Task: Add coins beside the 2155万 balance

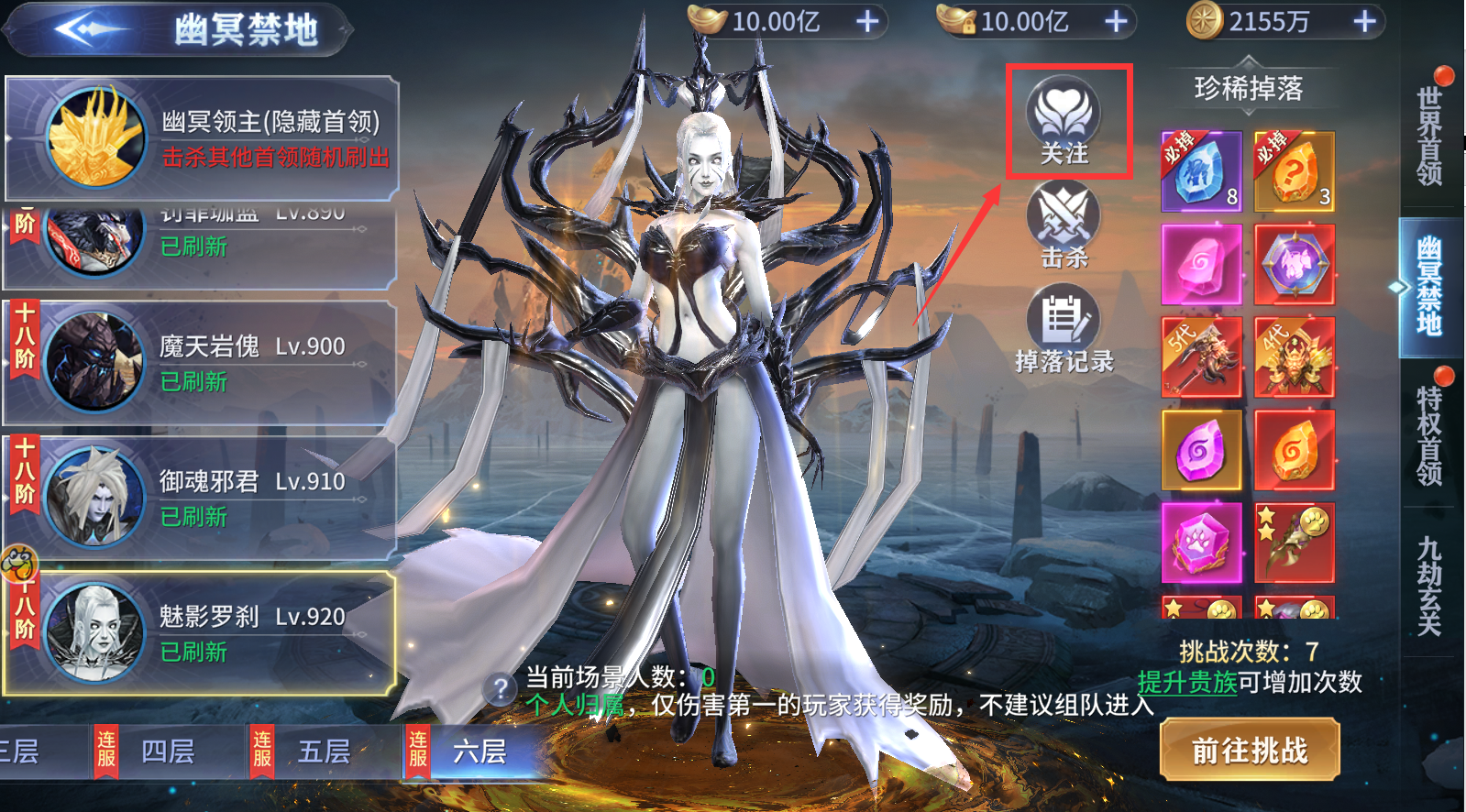Action: pos(1365,21)
